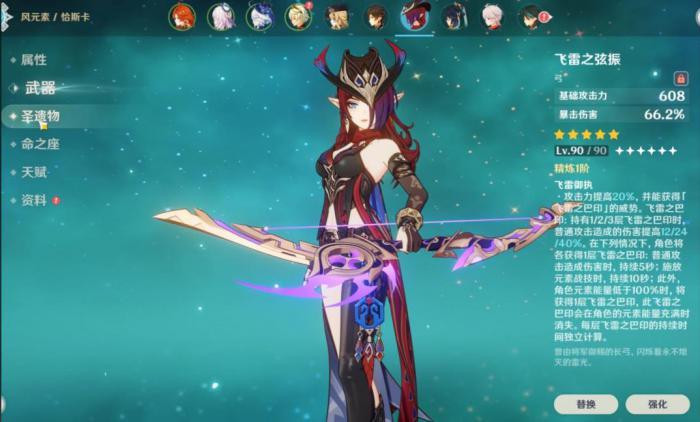Show the 天赋 (Talents) section

tap(34, 172)
